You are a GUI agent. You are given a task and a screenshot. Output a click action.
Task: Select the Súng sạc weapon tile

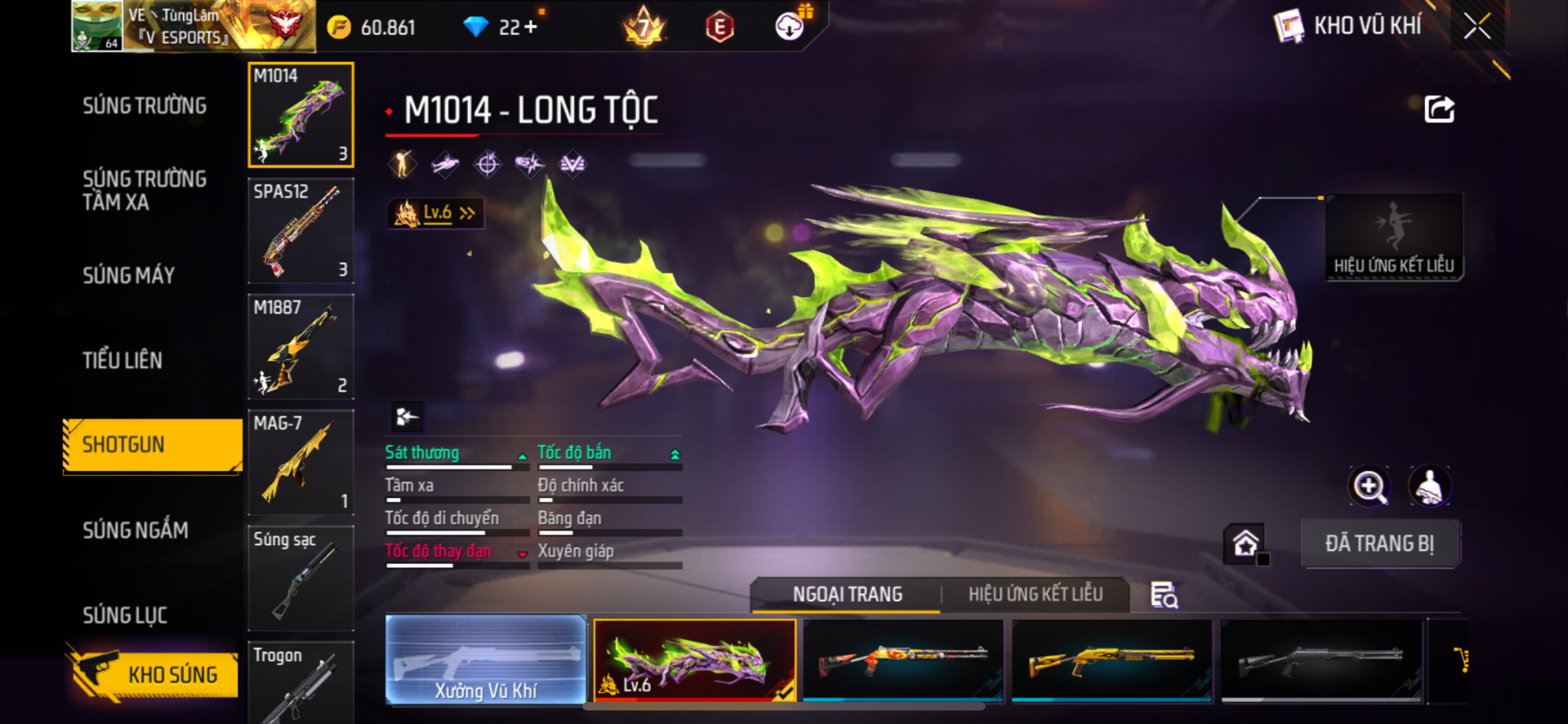coord(301,578)
